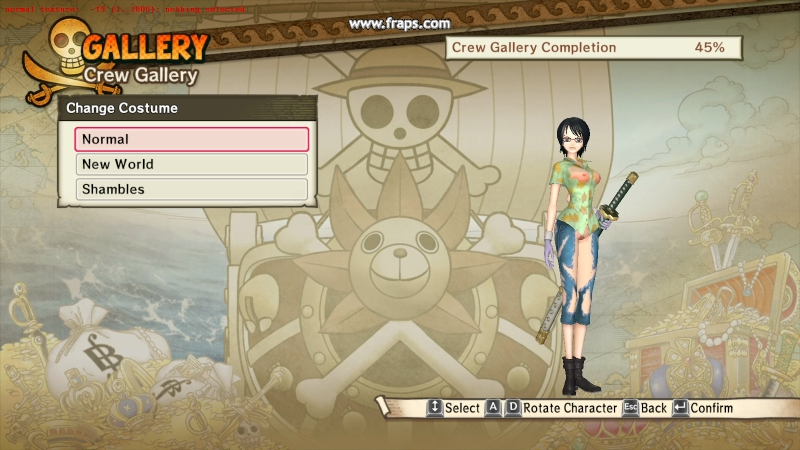
Task: Select the Normal costume option
Action: coord(191,139)
